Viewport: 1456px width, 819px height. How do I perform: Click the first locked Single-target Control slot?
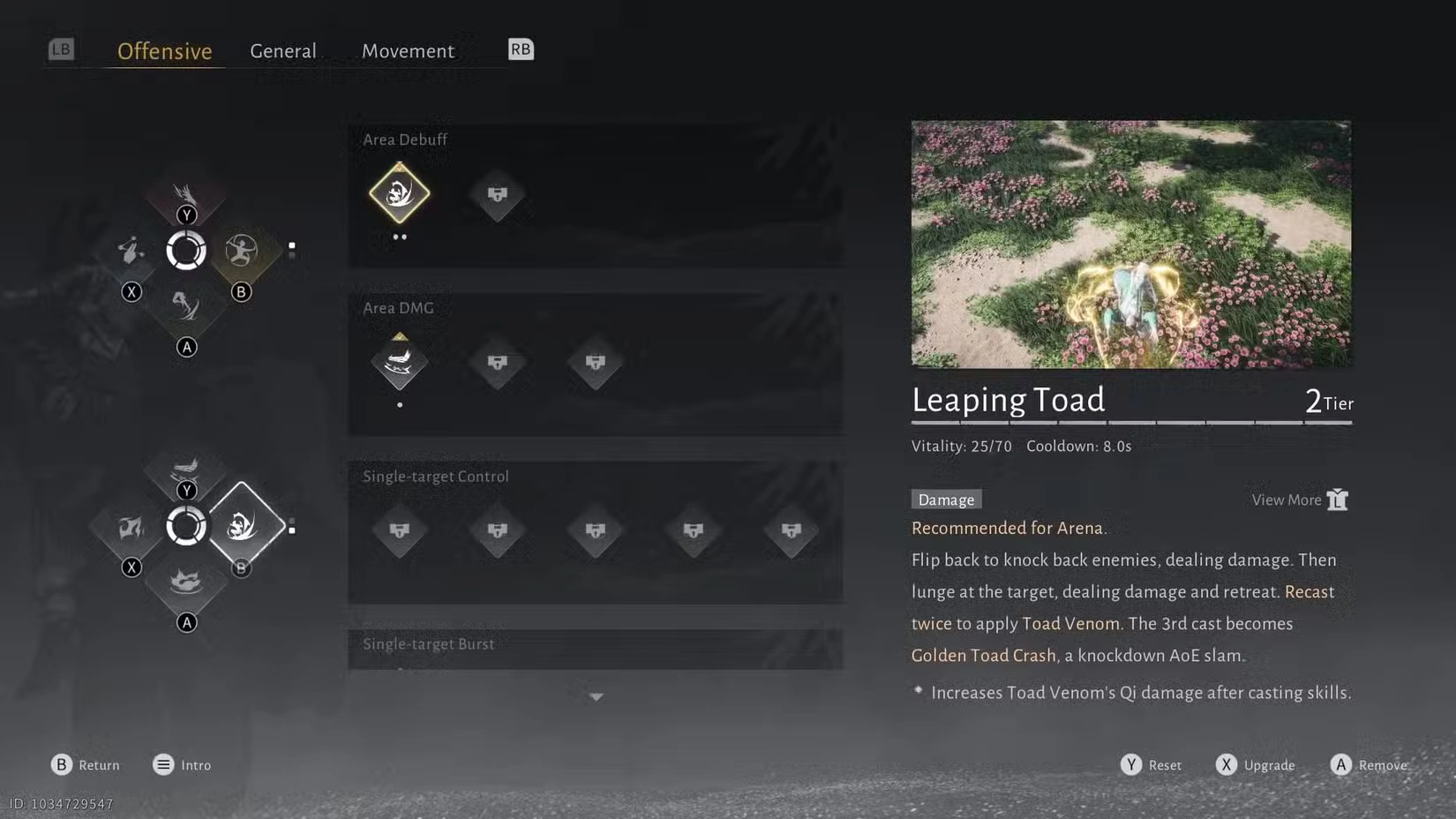click(x=399, y=531)
